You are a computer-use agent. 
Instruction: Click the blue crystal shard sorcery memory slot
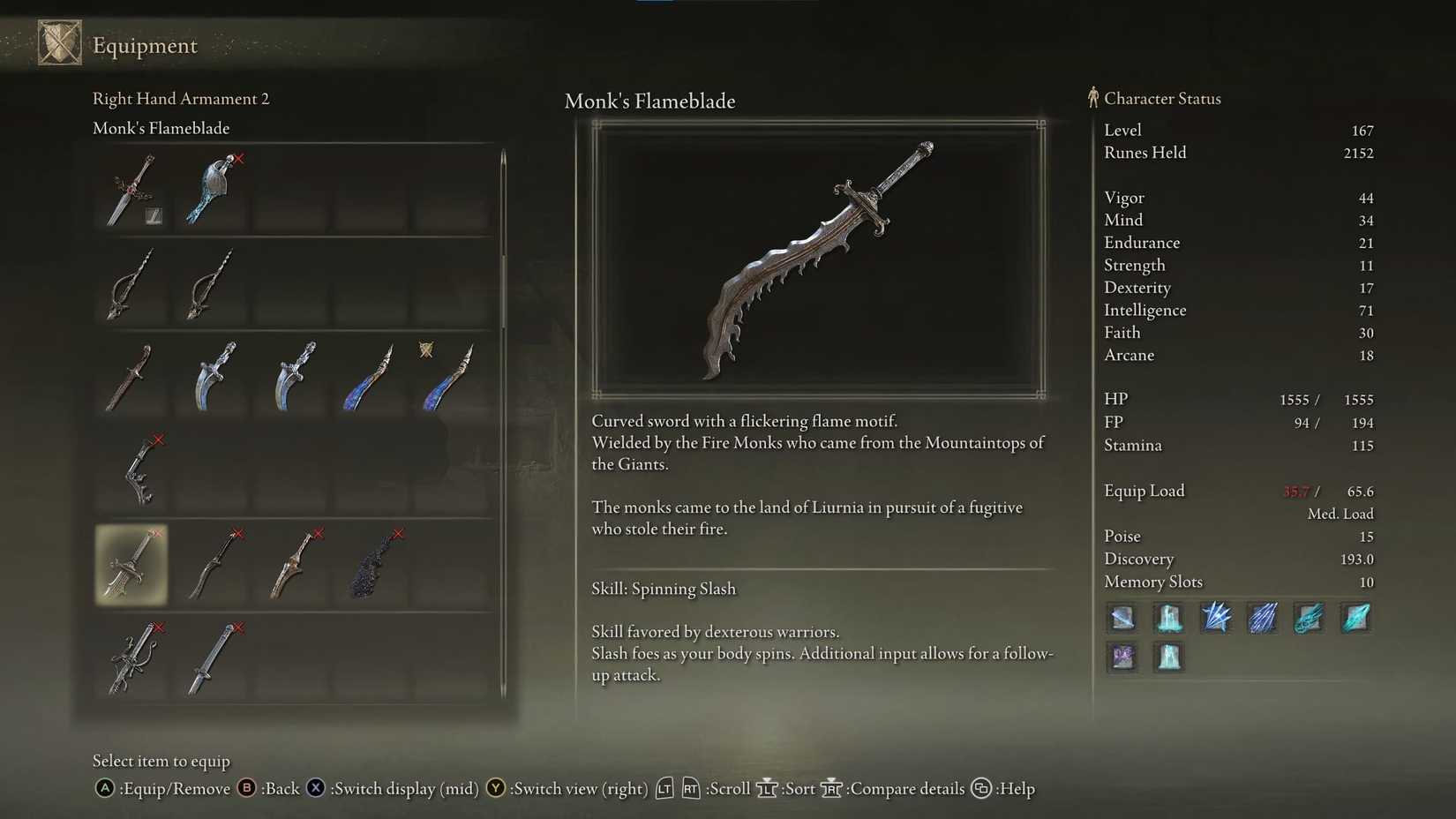tap(1216, 618)
